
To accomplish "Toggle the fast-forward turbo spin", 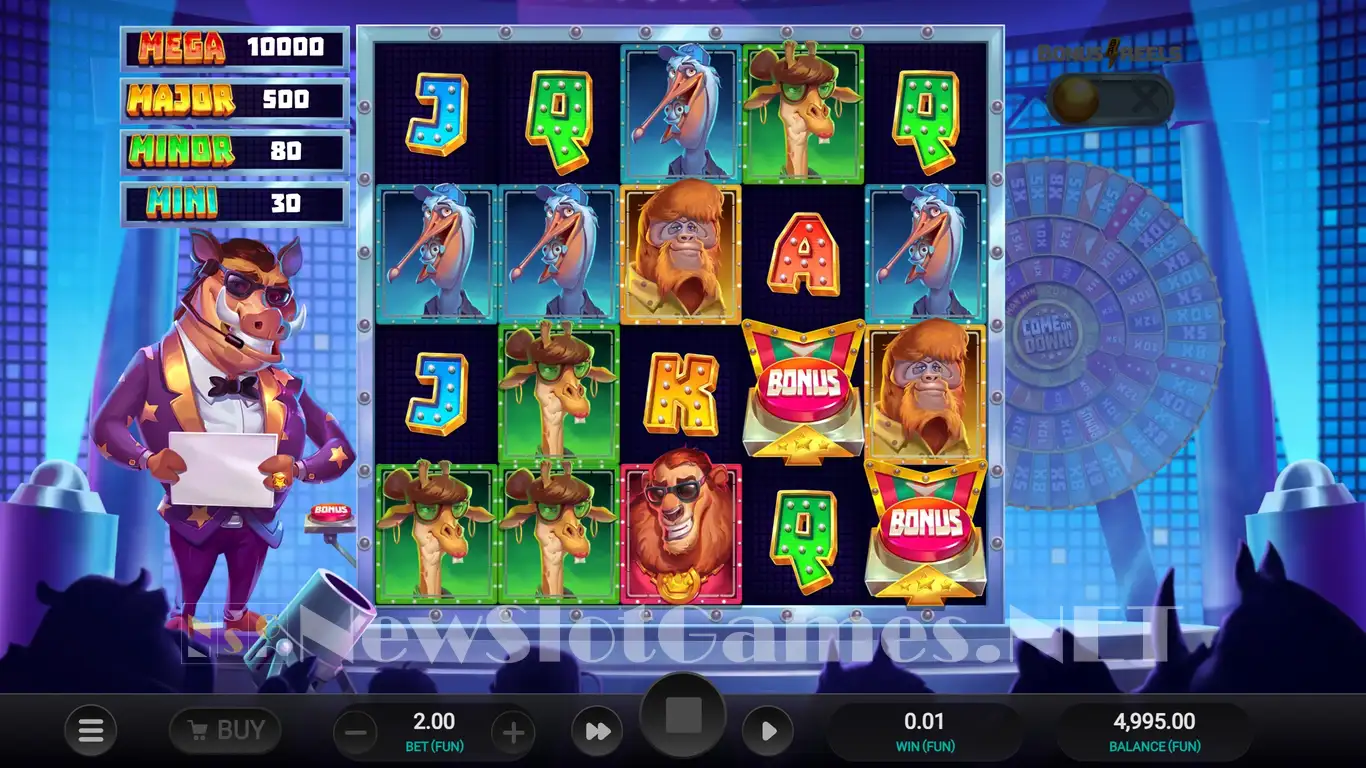I will click(597, 732).
